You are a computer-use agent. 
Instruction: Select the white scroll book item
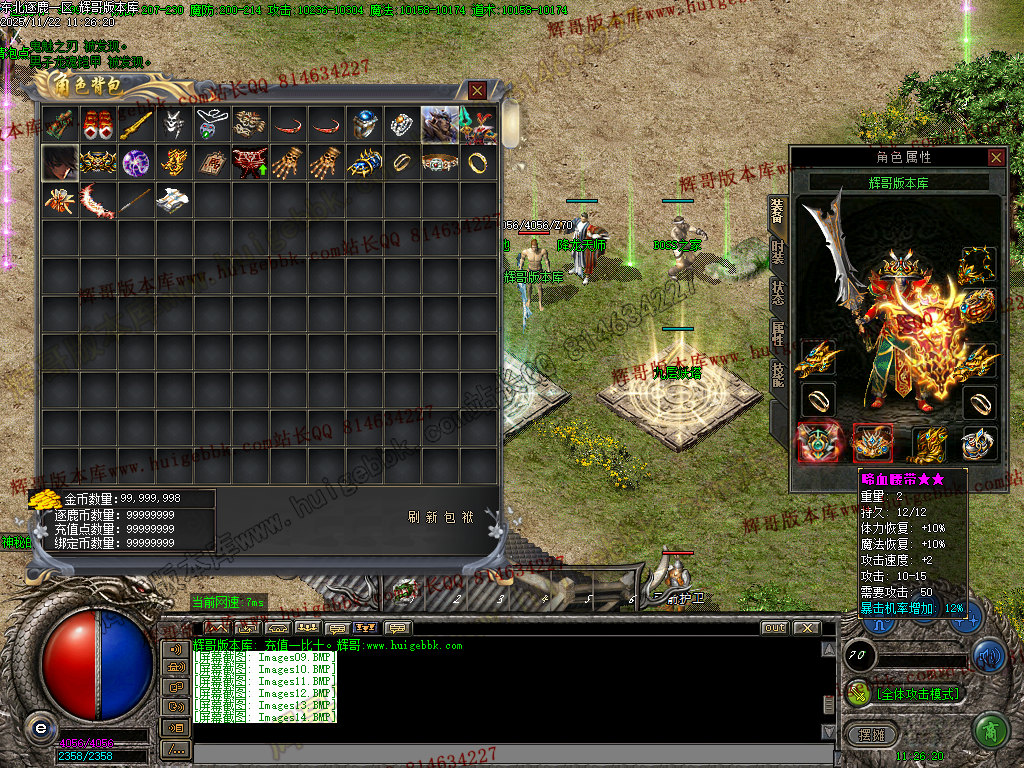pyautogui.click(x=173, y=200)
